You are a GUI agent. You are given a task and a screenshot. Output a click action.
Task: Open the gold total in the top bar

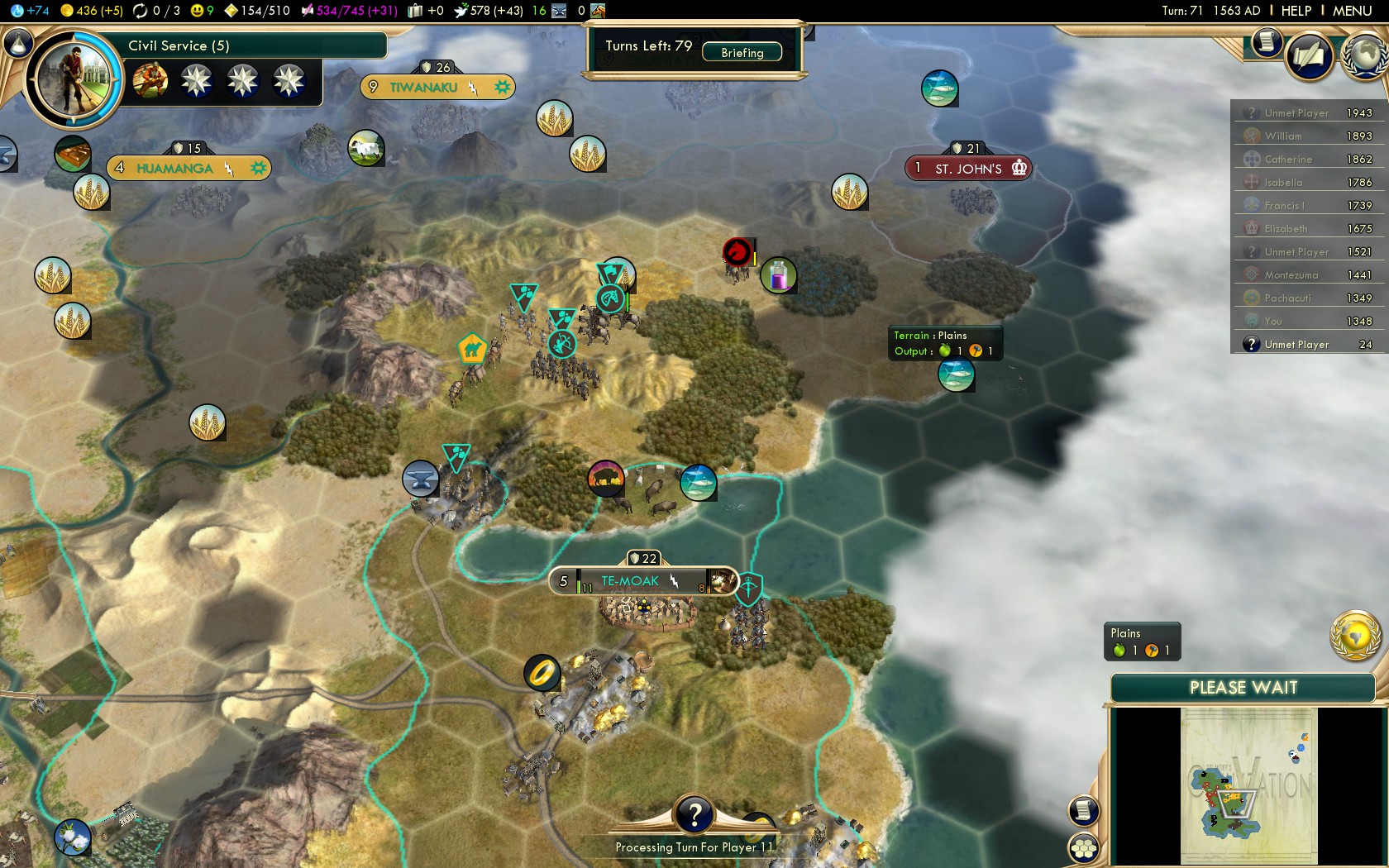[92, 11]
